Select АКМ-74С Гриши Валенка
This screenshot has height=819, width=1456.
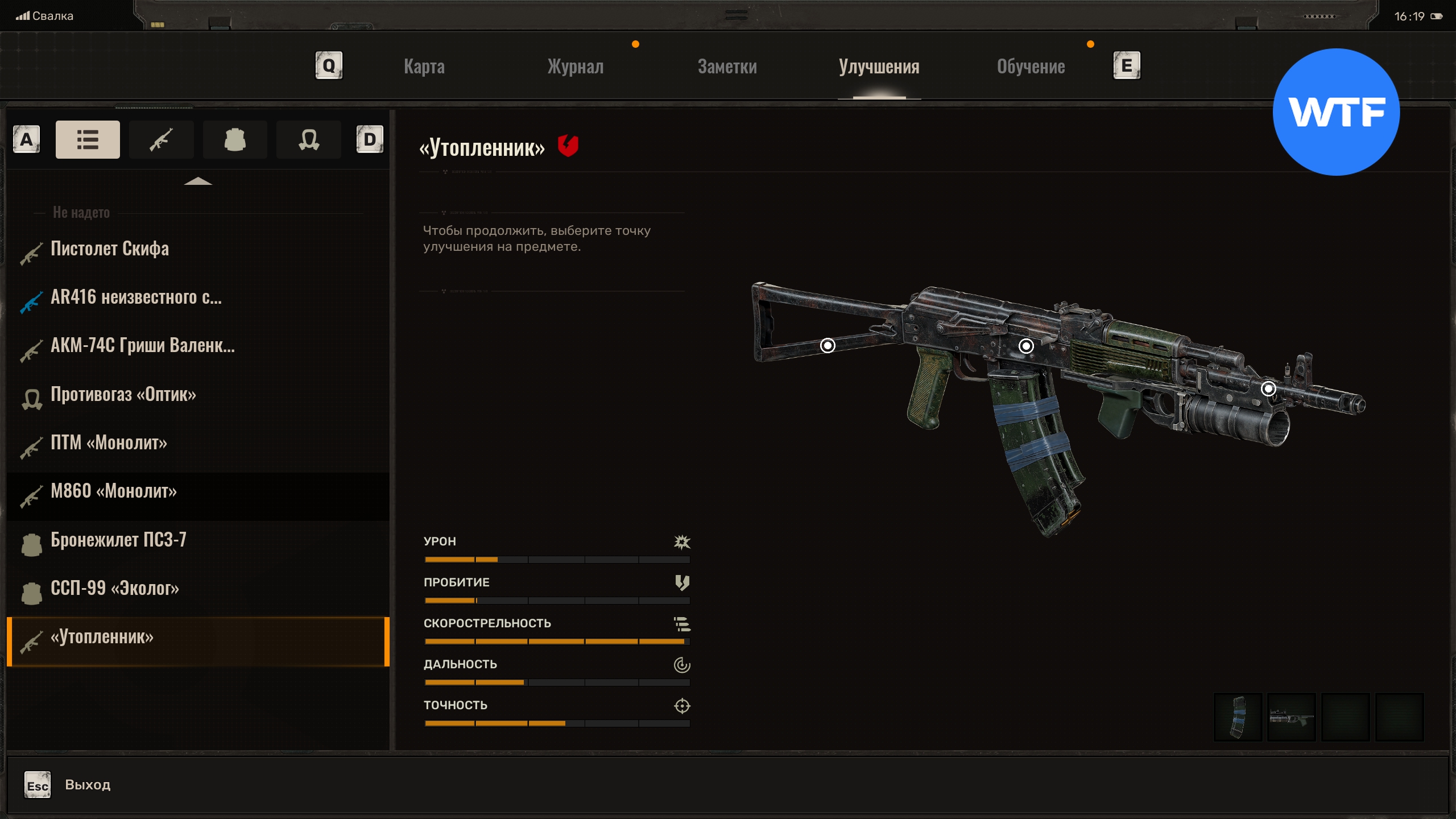point(142,346)
